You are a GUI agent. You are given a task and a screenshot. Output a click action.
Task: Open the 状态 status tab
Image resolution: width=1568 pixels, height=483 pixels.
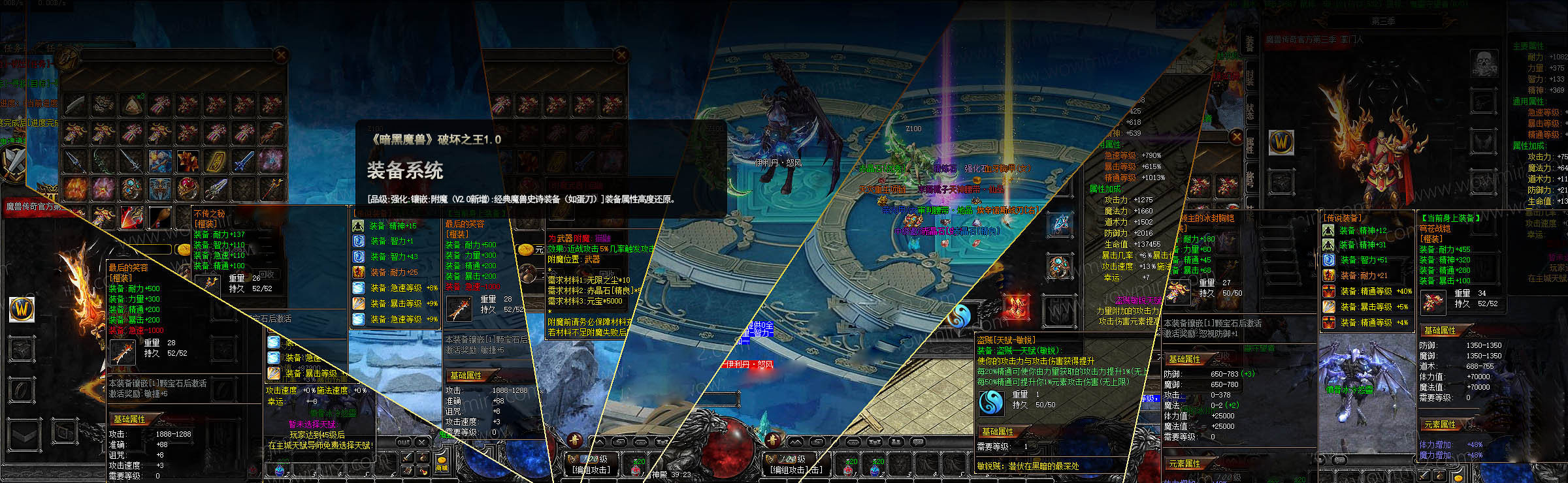(x=1249, y=111)
